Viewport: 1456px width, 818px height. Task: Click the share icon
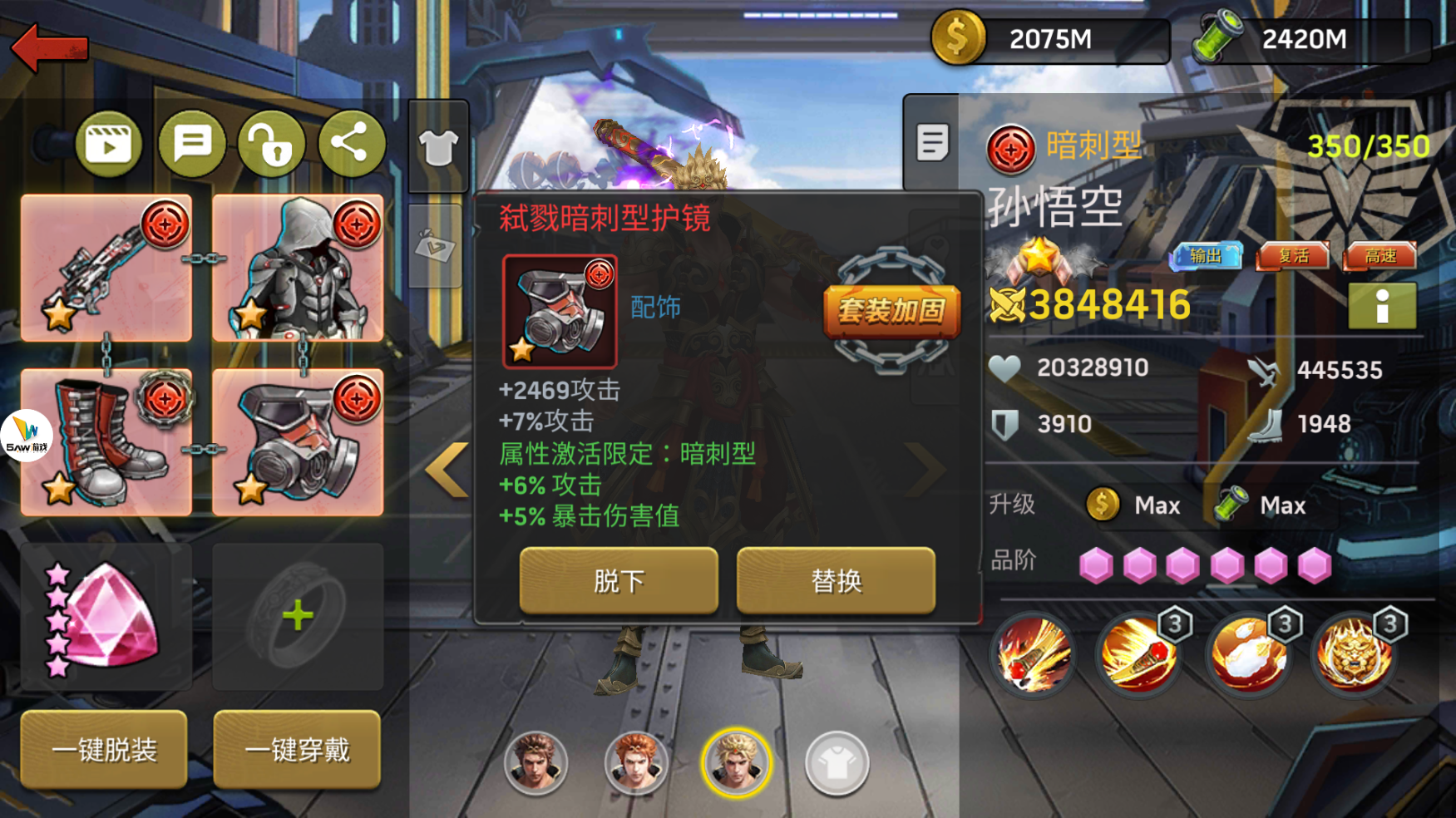coord(351,145)
